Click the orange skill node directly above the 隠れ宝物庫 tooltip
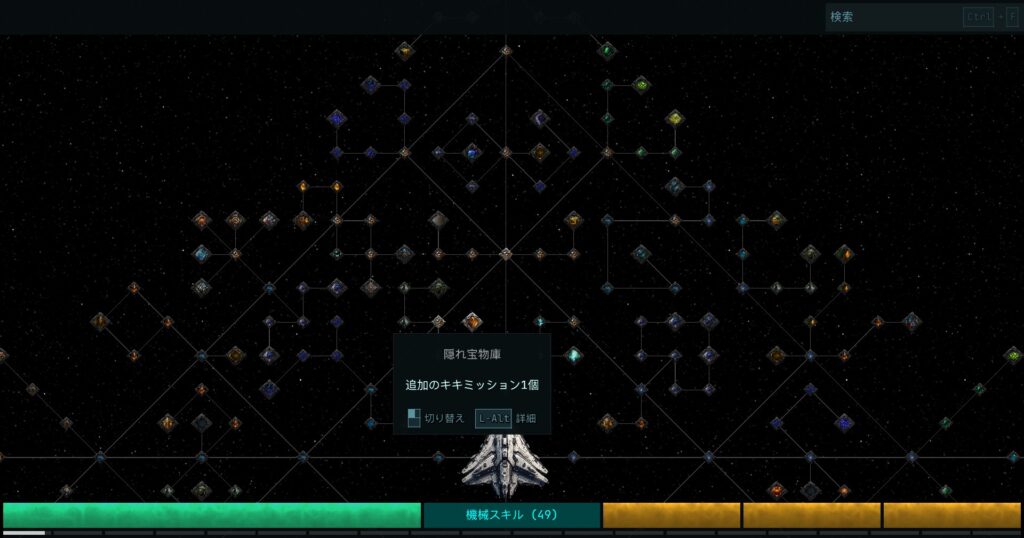The width and height of the screenshot is (1024, 538). pyautogui.click(x=472, y=322)
